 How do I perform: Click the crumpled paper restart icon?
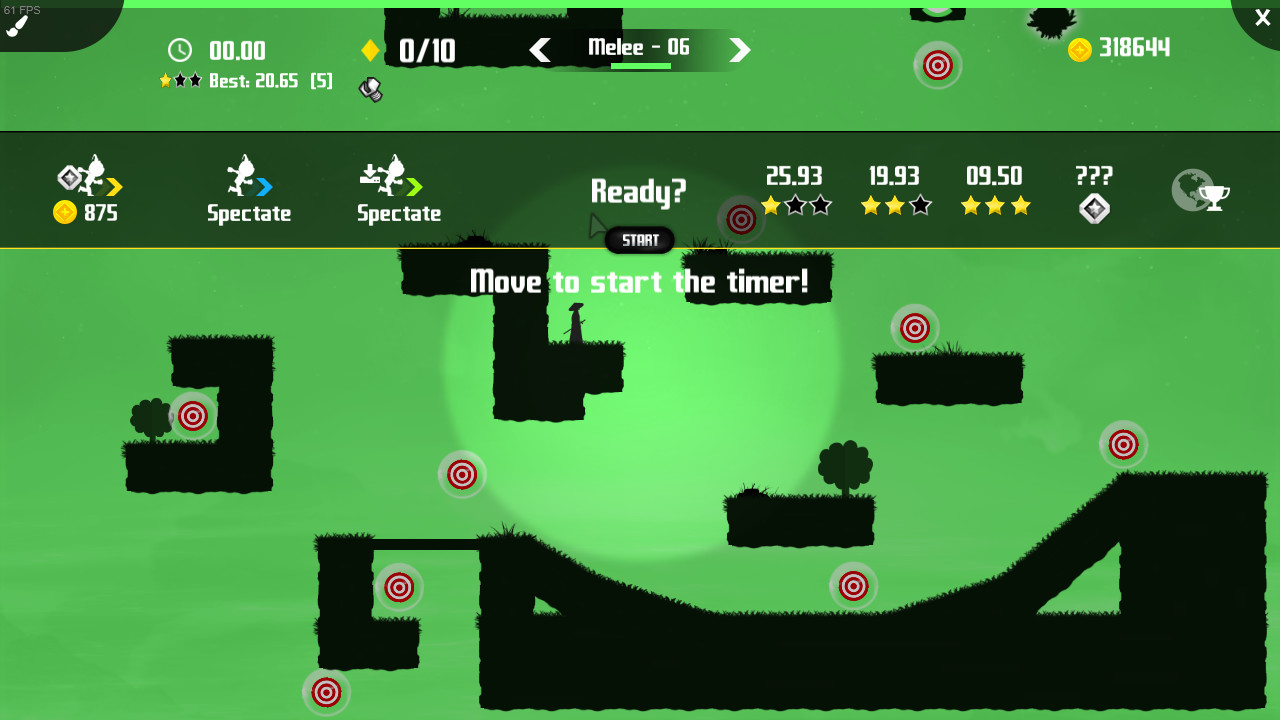point(371,89)
